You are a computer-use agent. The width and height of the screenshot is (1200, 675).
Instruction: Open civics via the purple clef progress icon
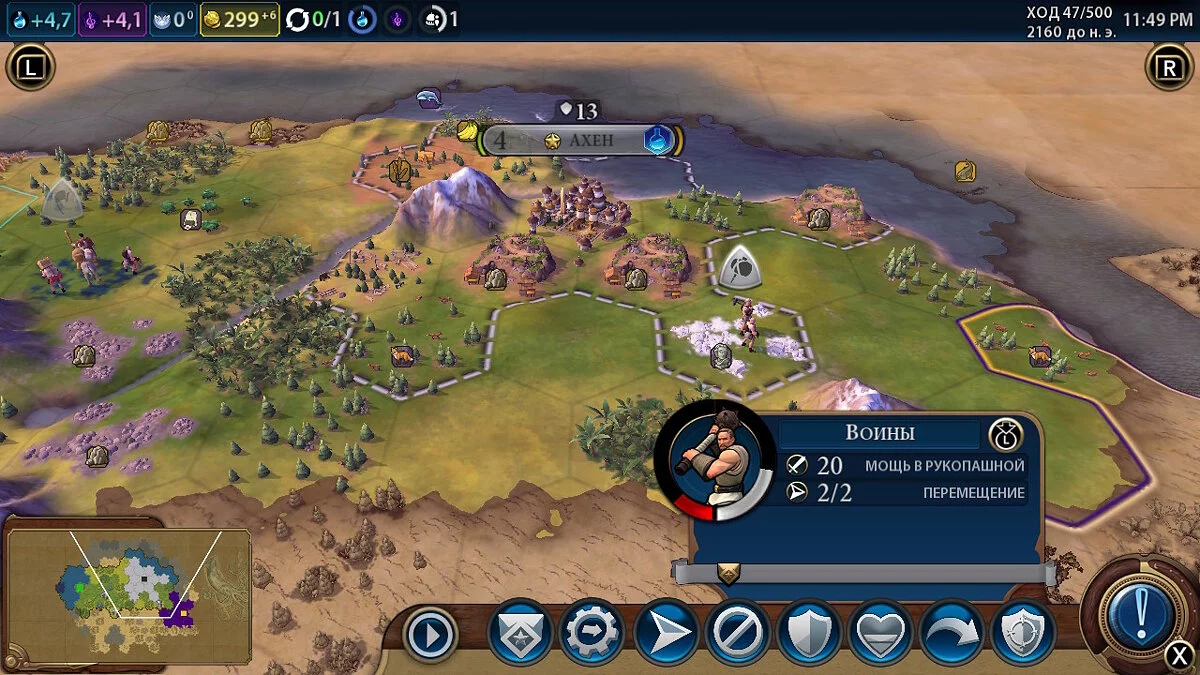coord(398,19)
